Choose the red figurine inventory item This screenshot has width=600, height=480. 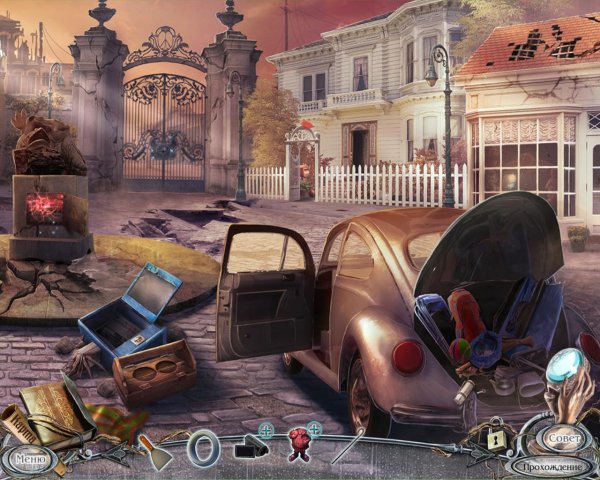click(x=298, y=445)
